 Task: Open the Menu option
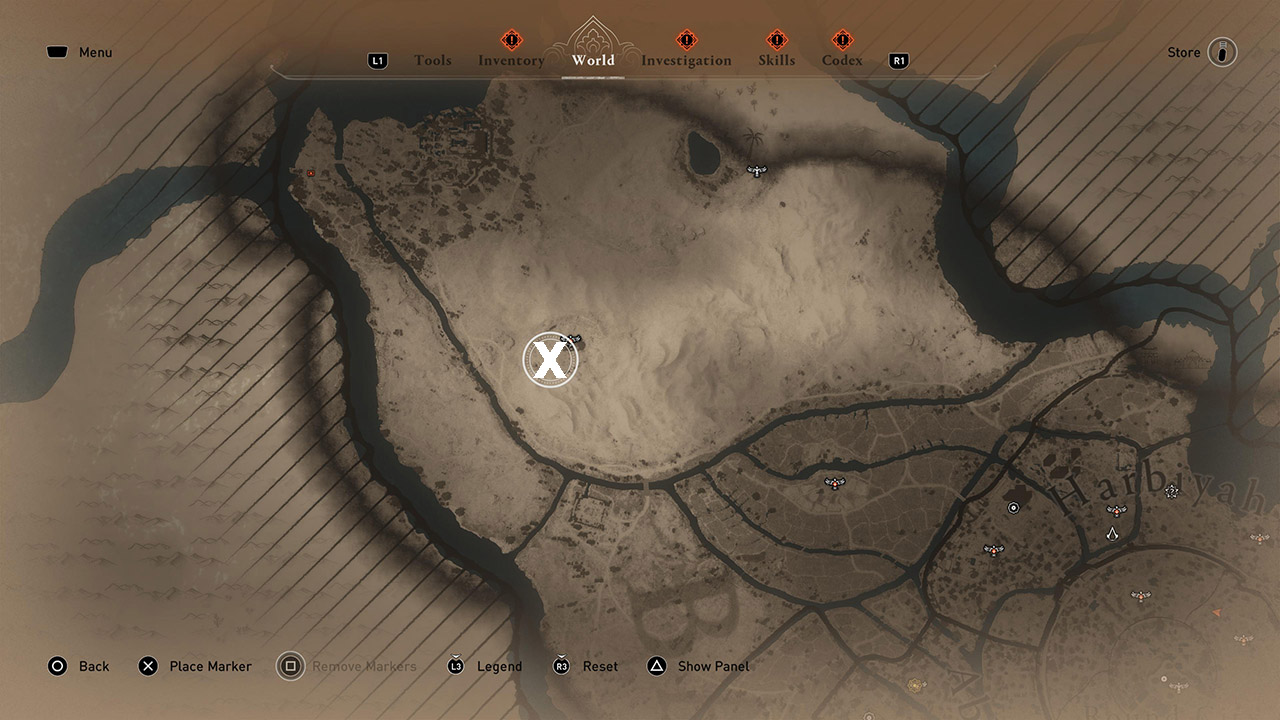[80, 52]
